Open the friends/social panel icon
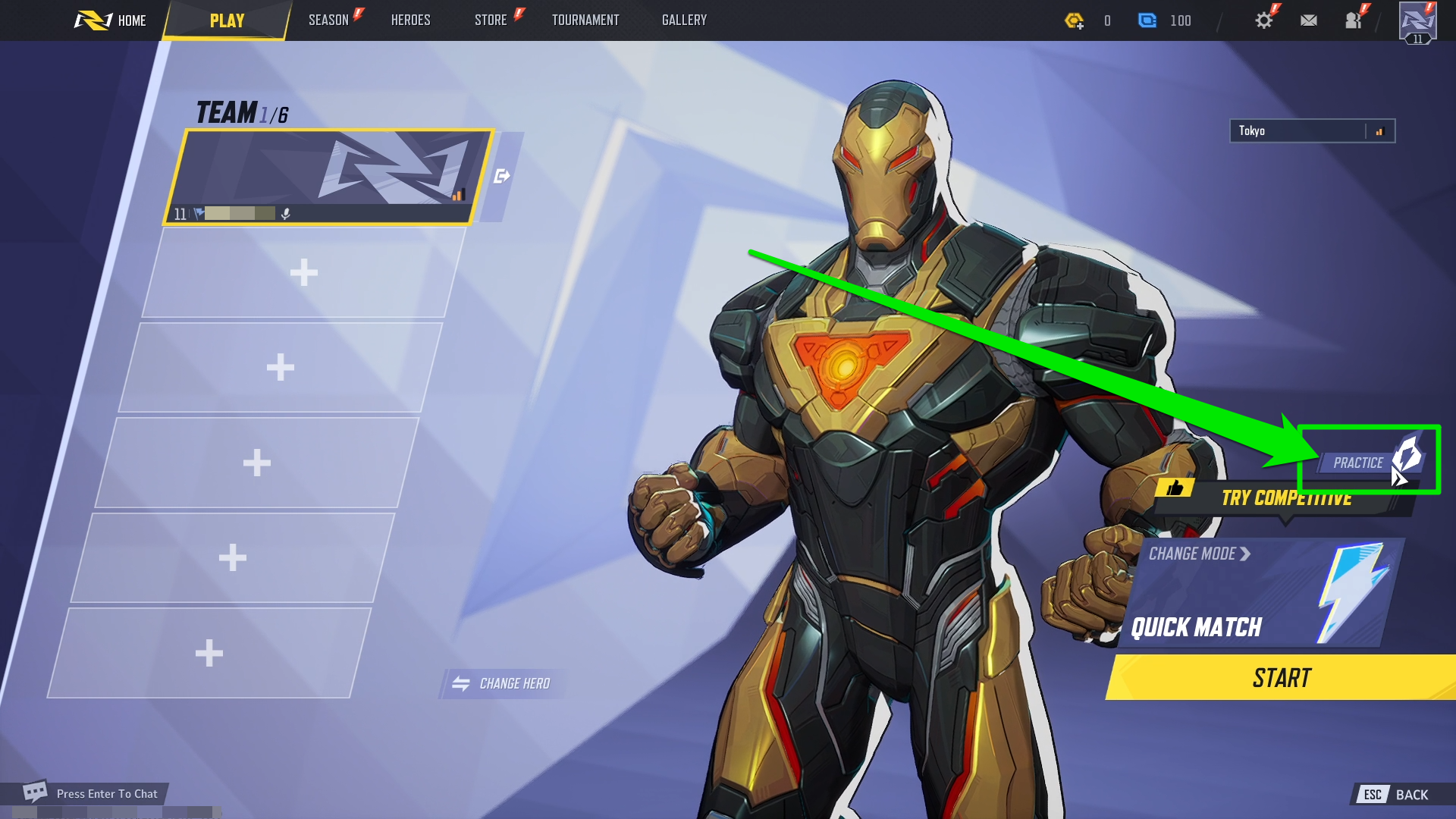This screenshot has height=819, width=1456. tap(1354, 21)
